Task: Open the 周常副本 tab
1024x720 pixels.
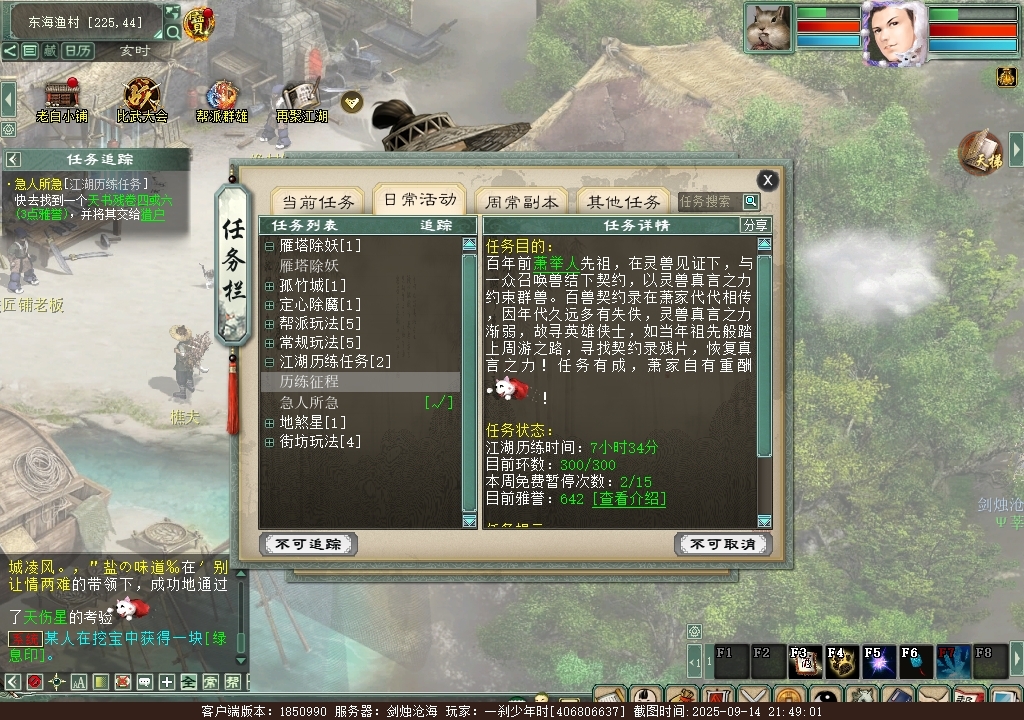Action: (x=520, y=201)
